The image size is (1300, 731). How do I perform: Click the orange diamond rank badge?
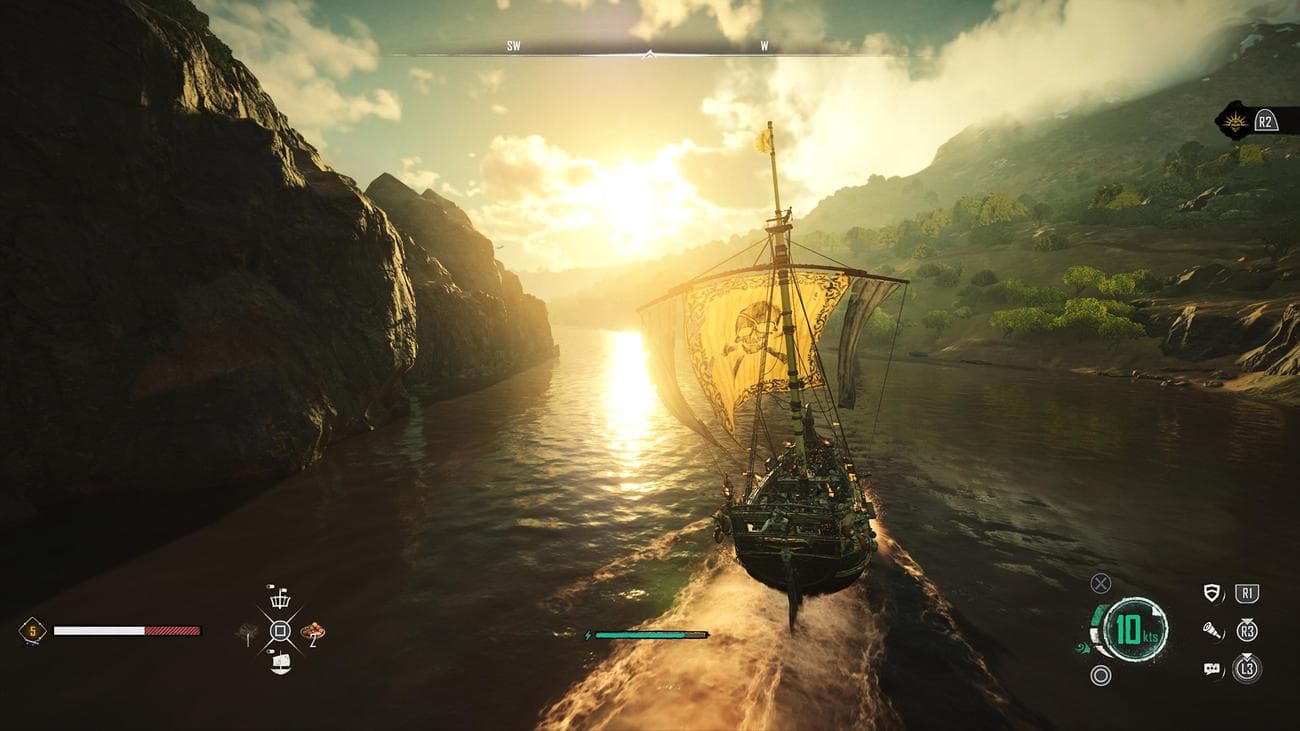(31, 630)
